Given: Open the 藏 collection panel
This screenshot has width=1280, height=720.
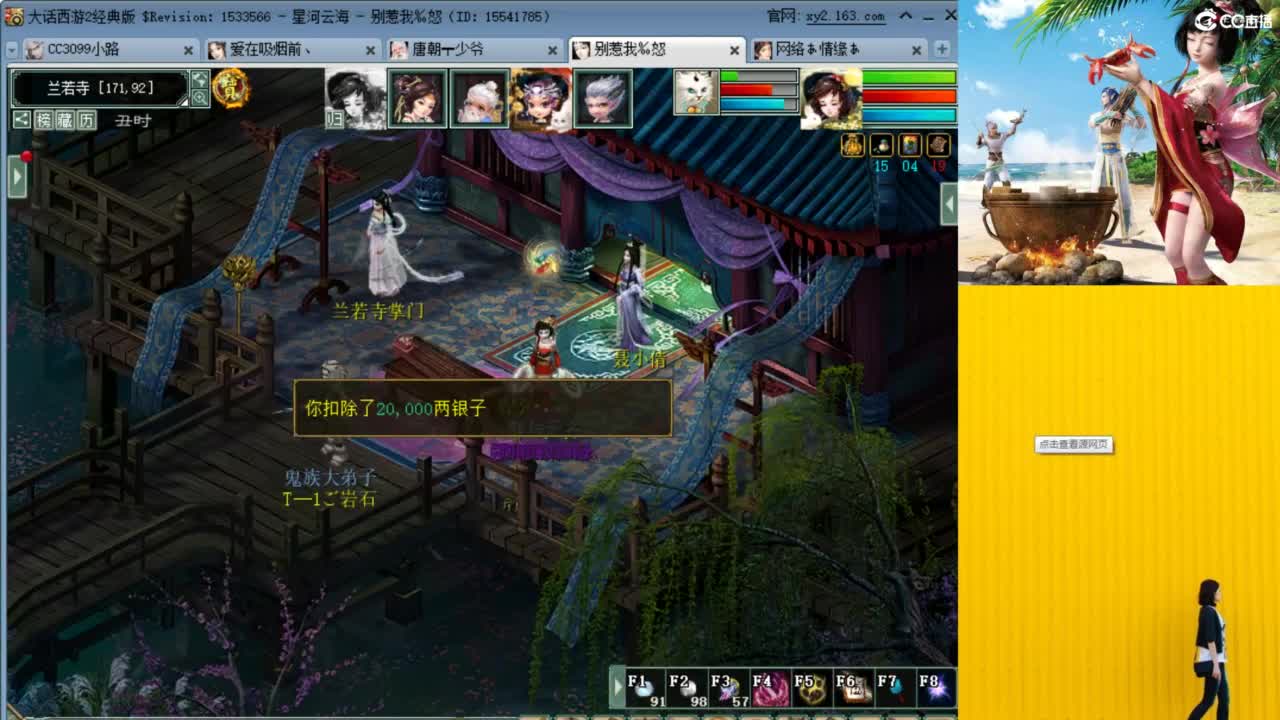Looking at the screenshot, I should (x=64, y=119).
